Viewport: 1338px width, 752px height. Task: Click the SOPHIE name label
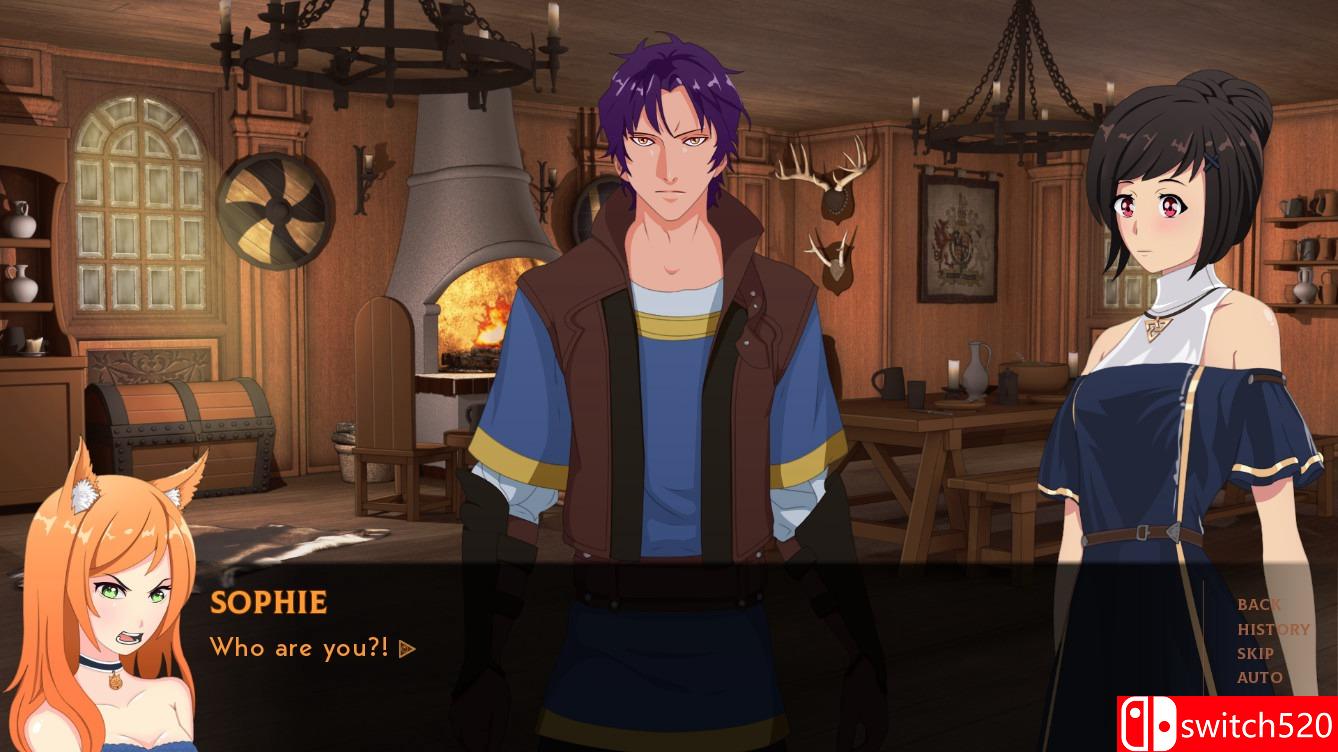click(268, 602)
